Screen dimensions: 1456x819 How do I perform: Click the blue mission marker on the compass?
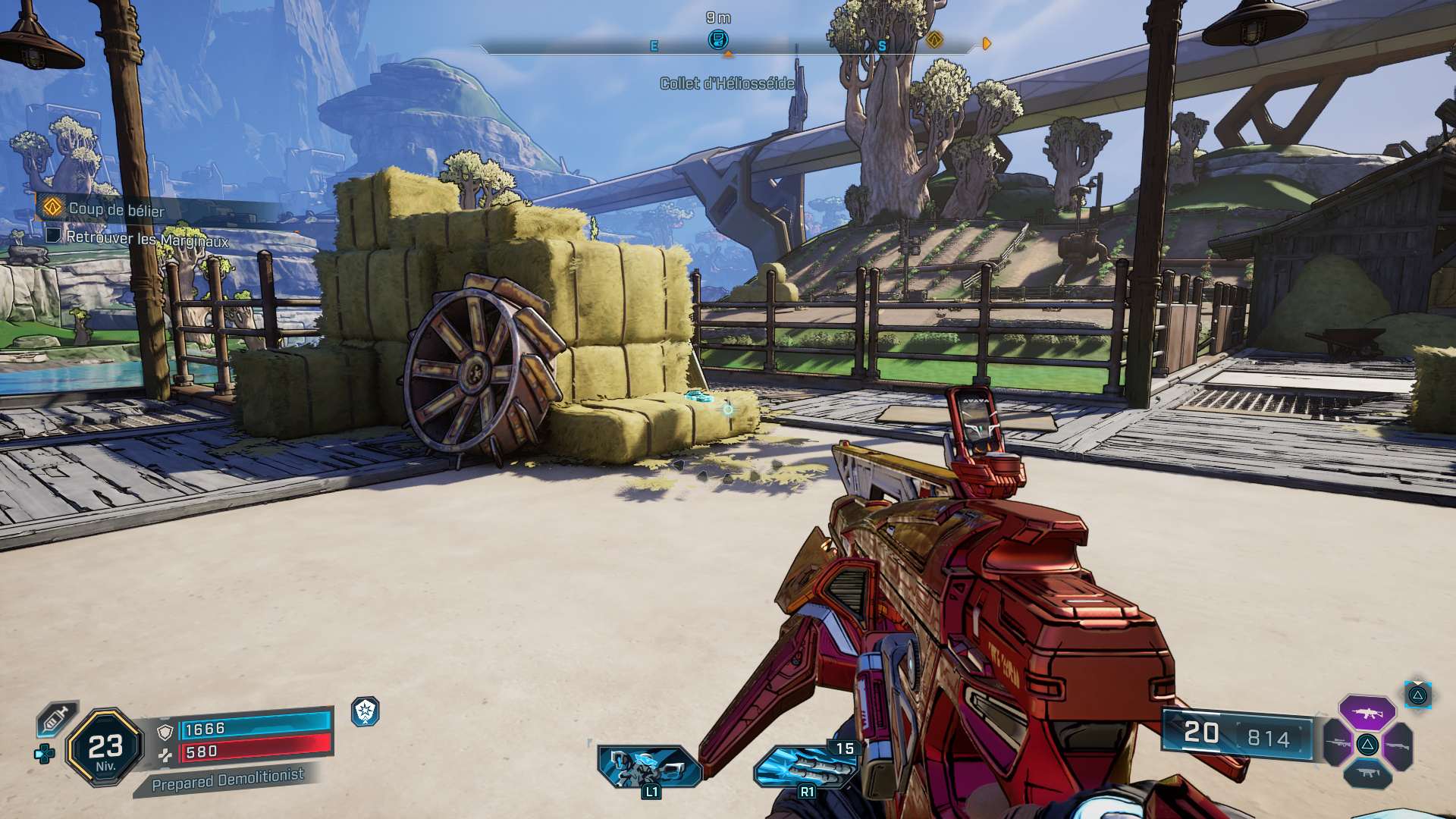(717, 39)
